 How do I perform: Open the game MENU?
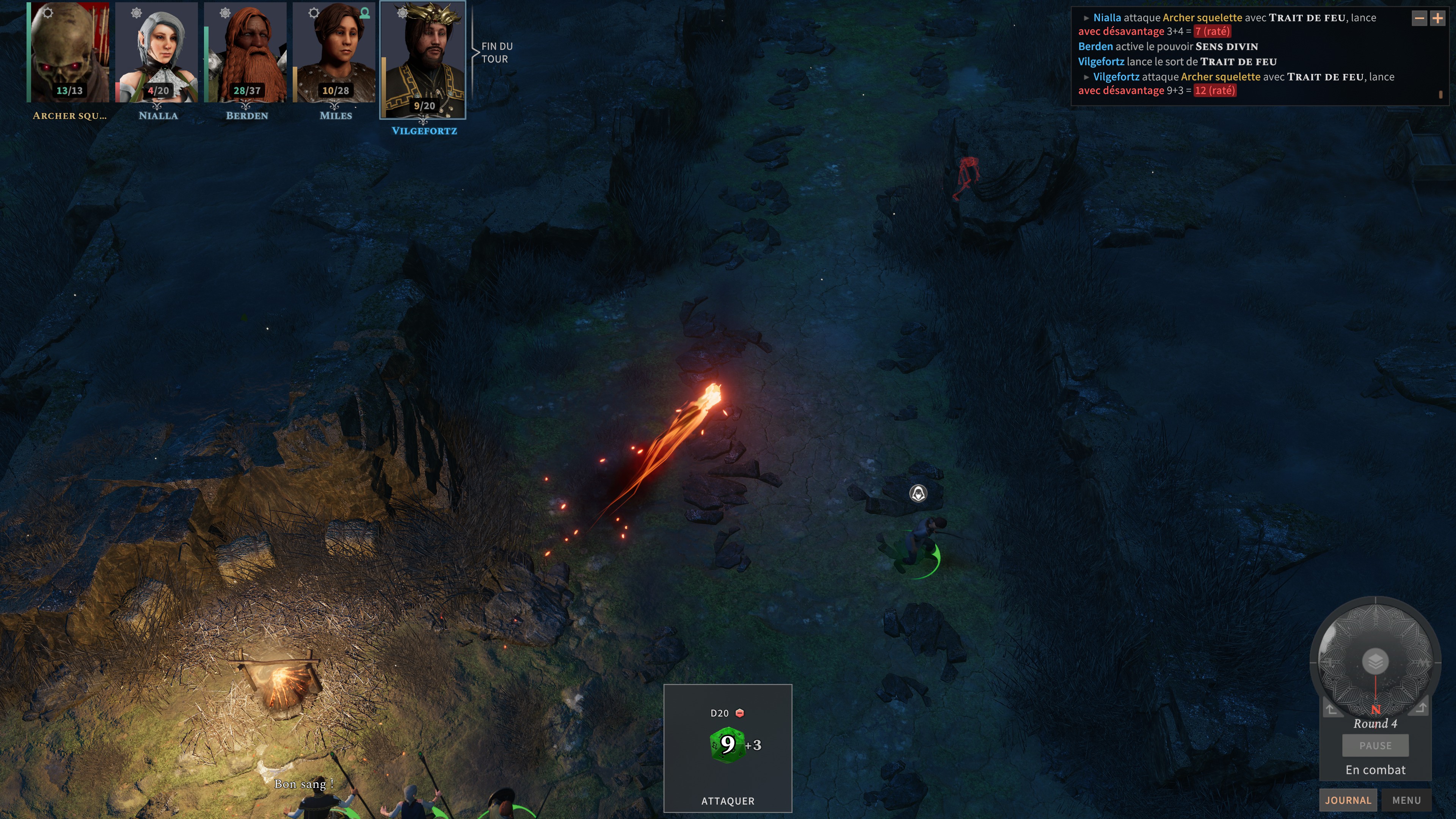pyautogui.click(x=1407, y=800)
